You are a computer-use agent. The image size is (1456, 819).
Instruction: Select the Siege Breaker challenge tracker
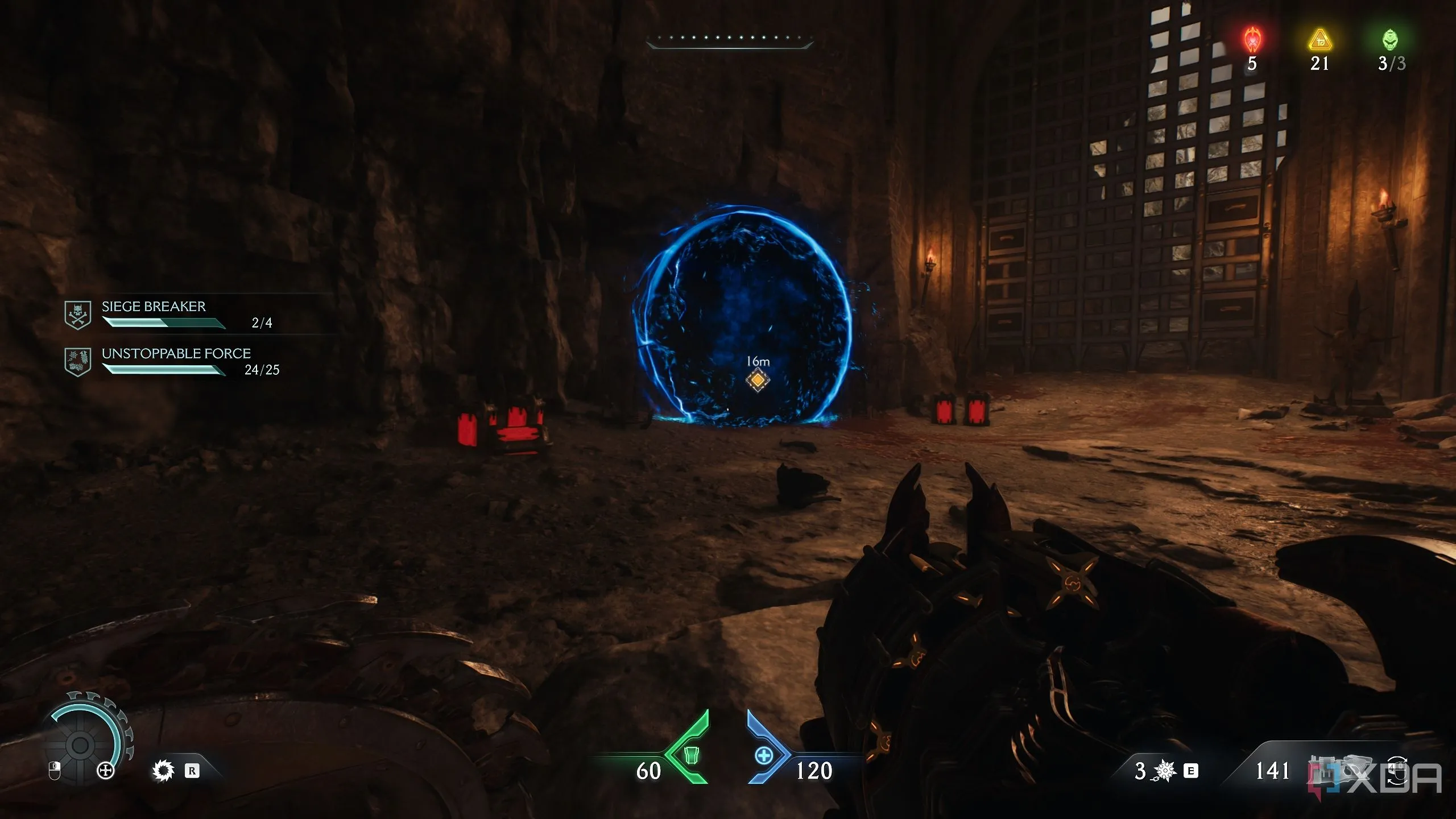click(154, 314)
